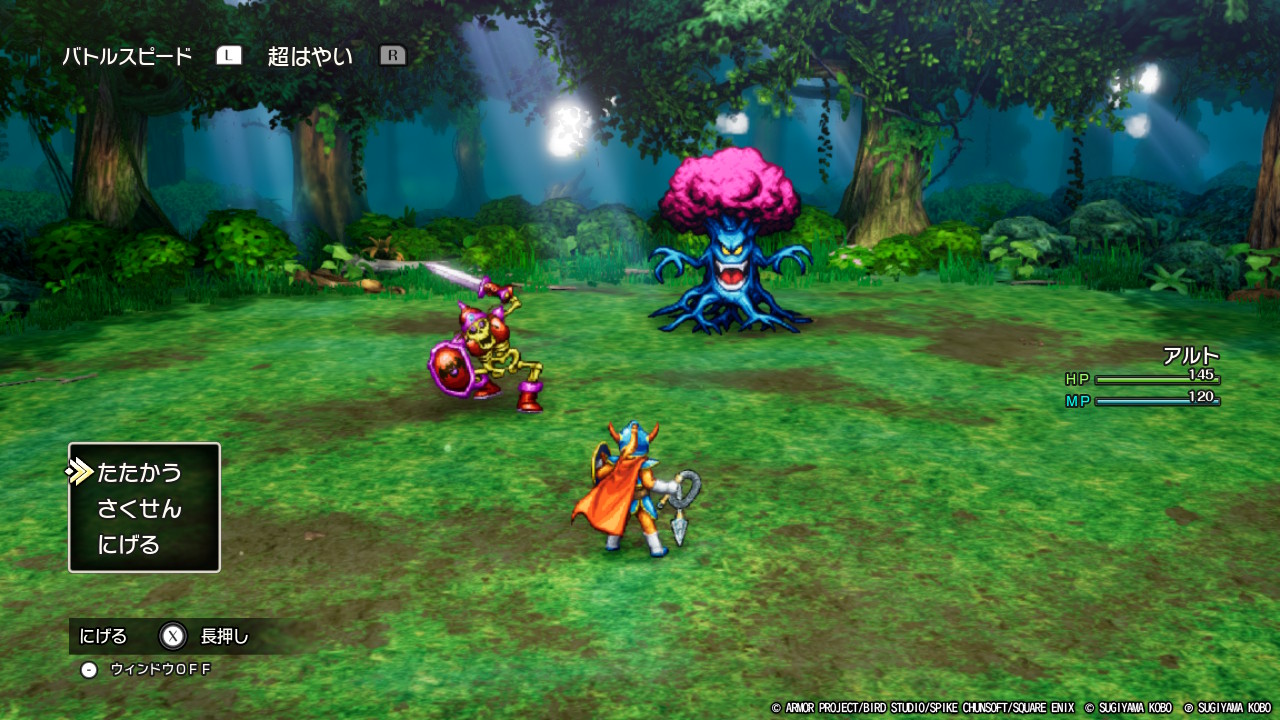
Task: Select たたかう from the battle menu
Action: [x=139, y=472]
